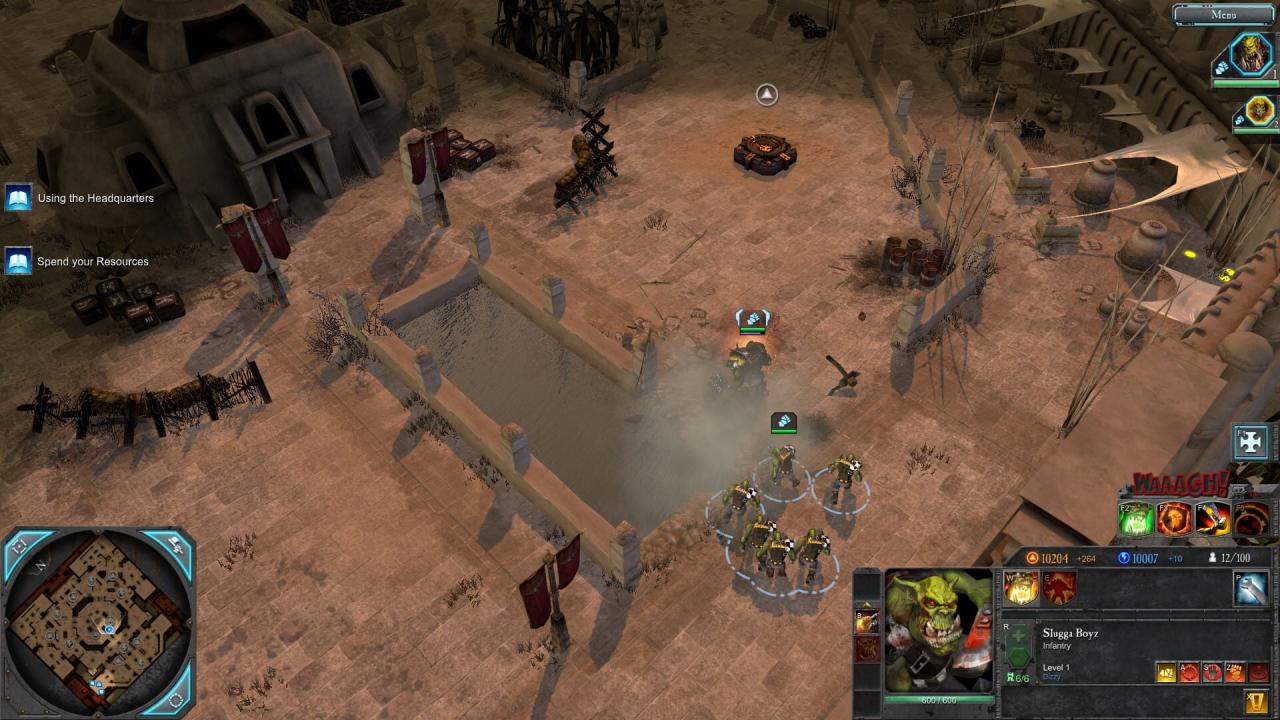Viewport: 1280px width, 720px height.
Task: Activate the green F2 Waaagh ability
Action: tap(1137, 519)
